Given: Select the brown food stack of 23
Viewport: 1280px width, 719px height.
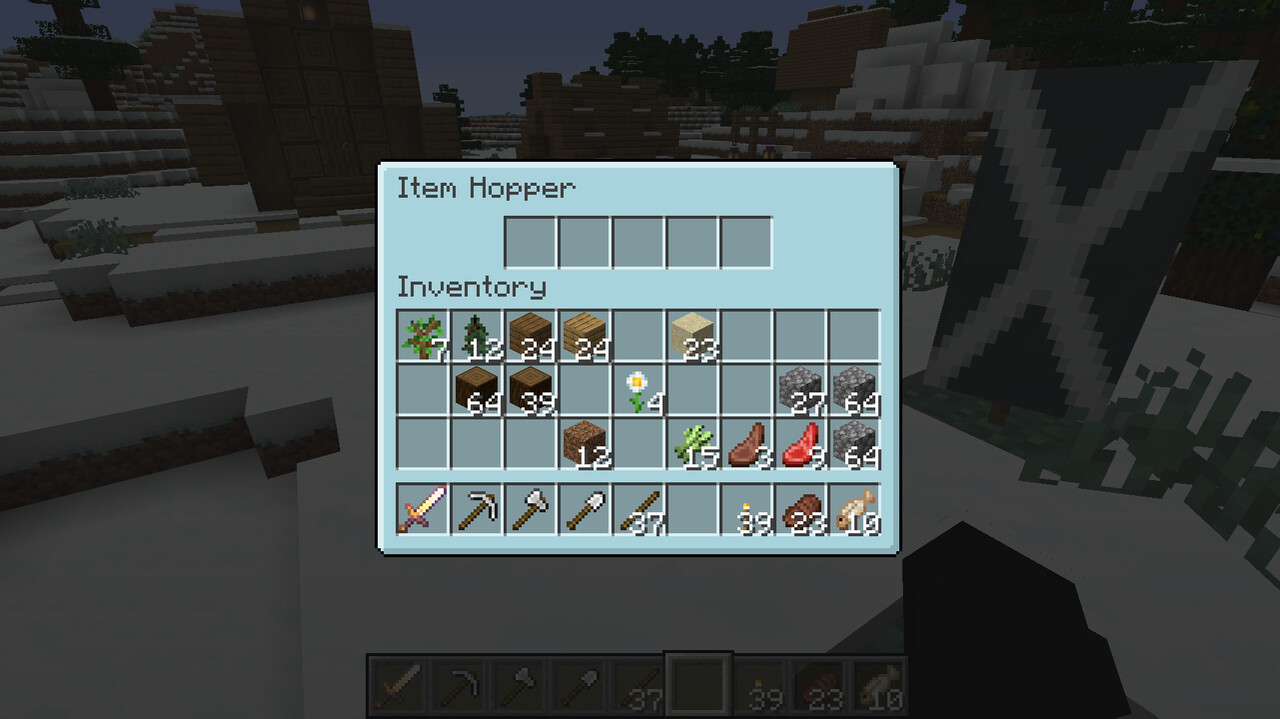Looking at the screenshot, I should coord(800,509).
